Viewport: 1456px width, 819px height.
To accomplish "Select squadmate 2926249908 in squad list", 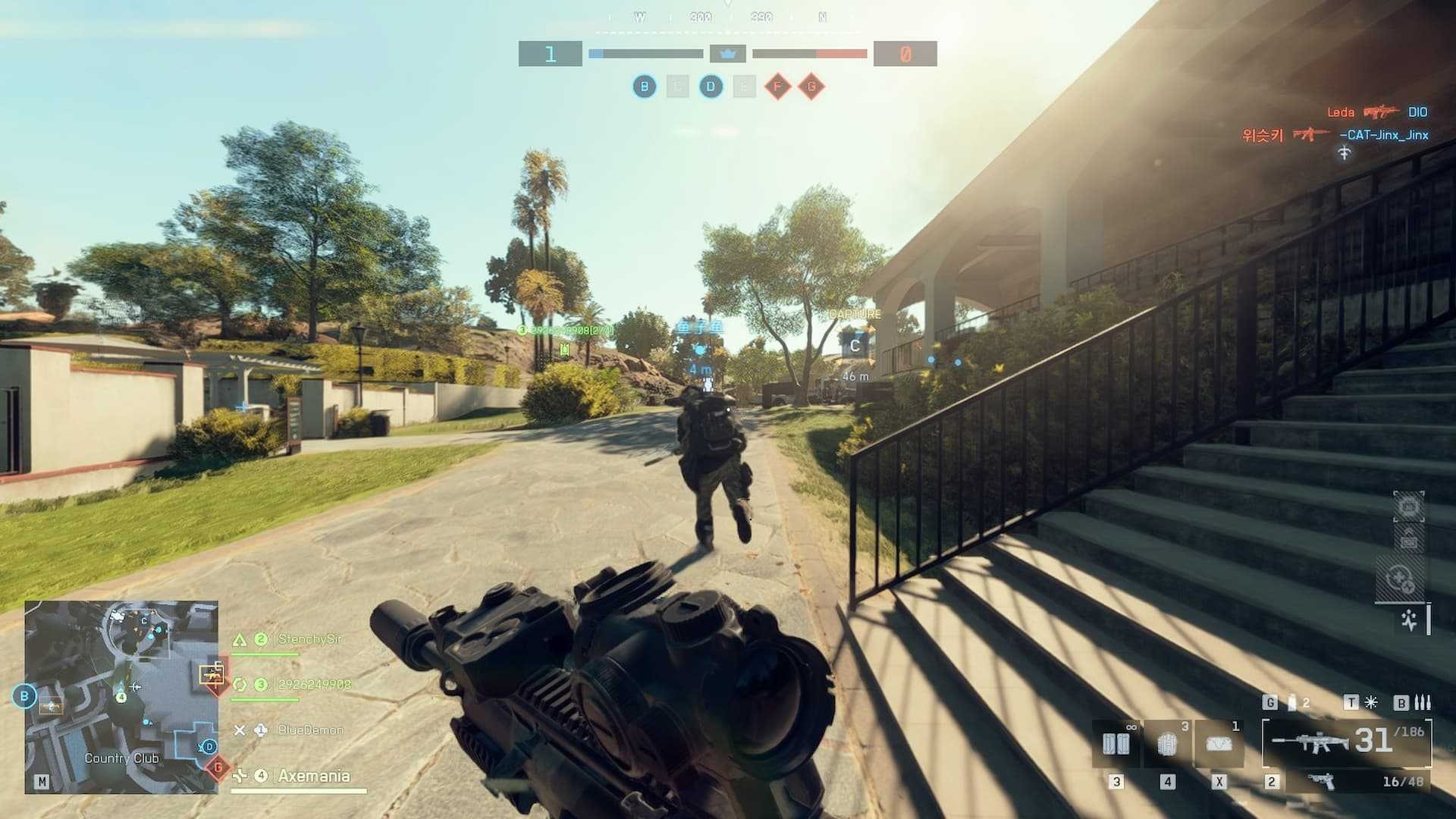I will [314, 685].
